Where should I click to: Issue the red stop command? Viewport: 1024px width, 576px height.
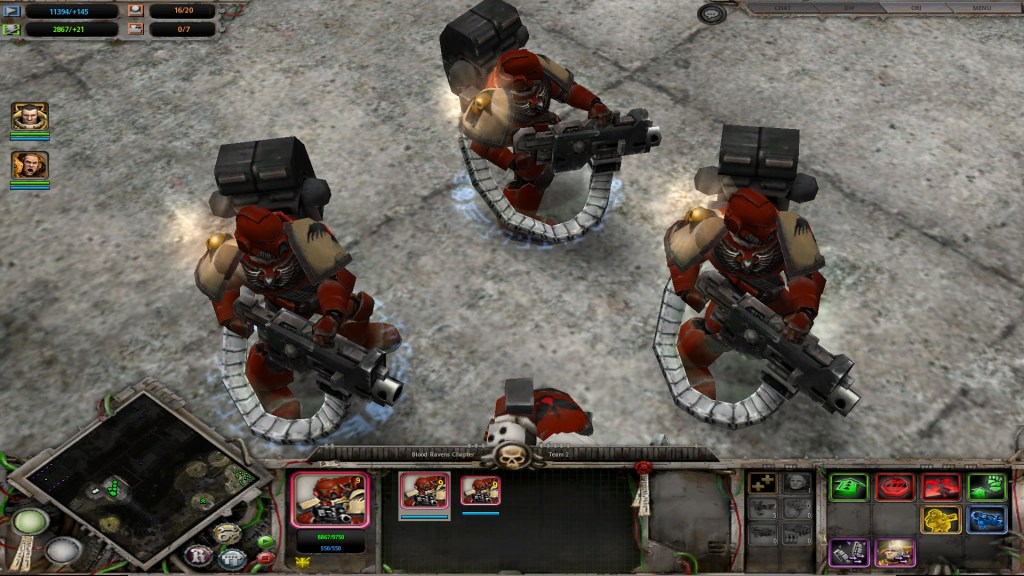click(894, 487)
